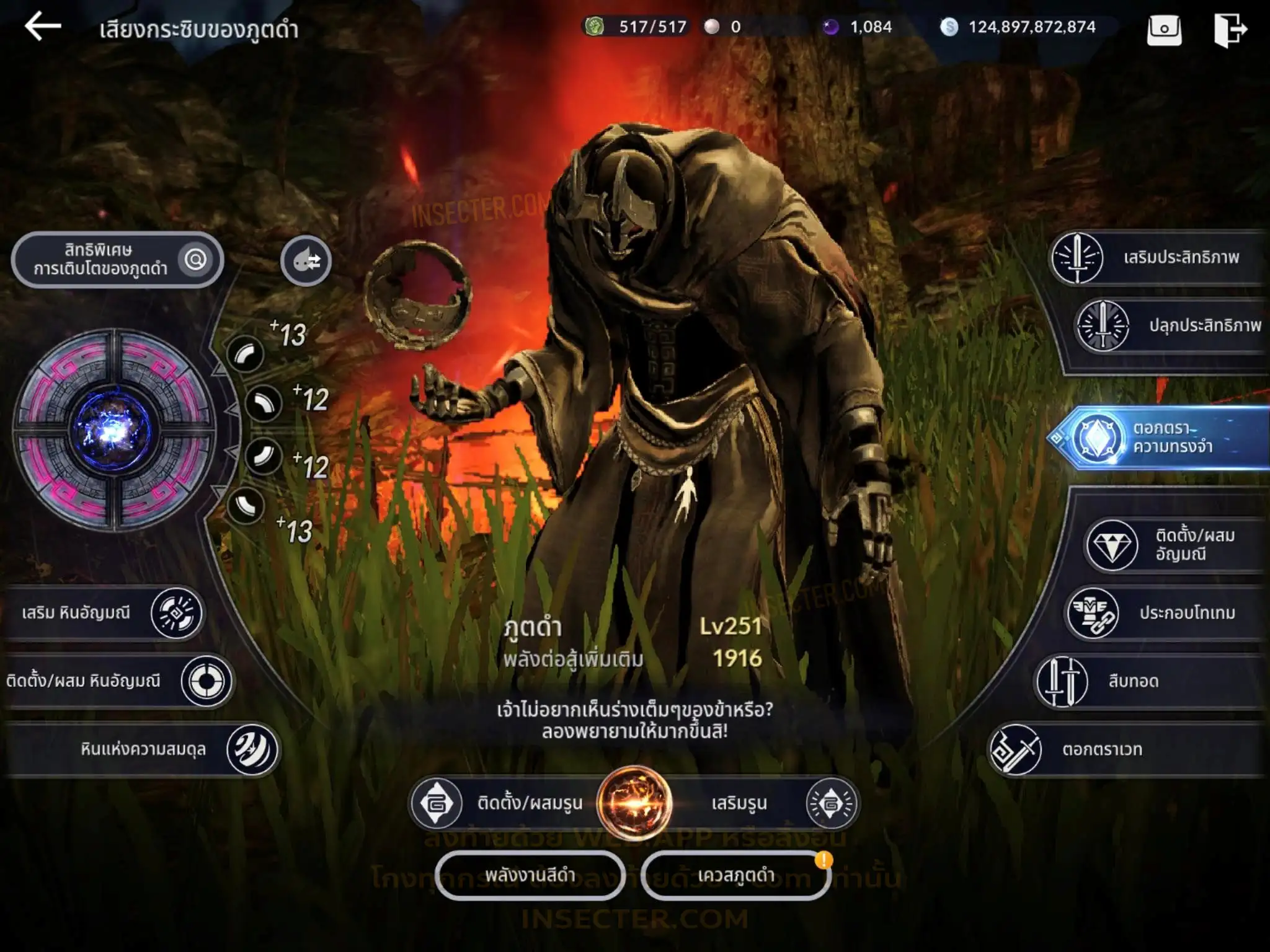Select the glowing central crystal orb

[x=113, y=430]
